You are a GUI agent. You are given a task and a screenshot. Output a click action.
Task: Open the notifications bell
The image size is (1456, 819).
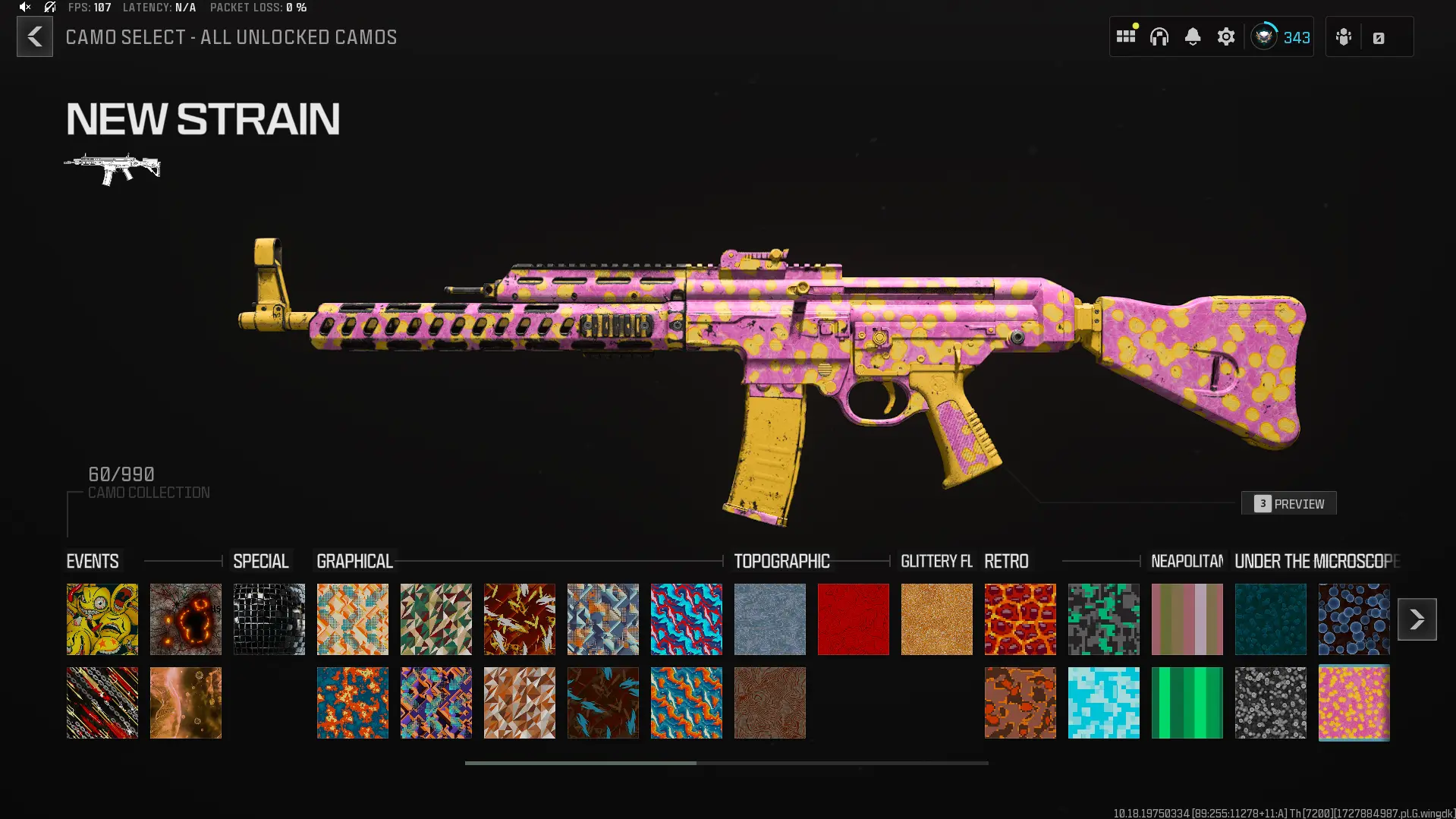(x=1193, y=36)
